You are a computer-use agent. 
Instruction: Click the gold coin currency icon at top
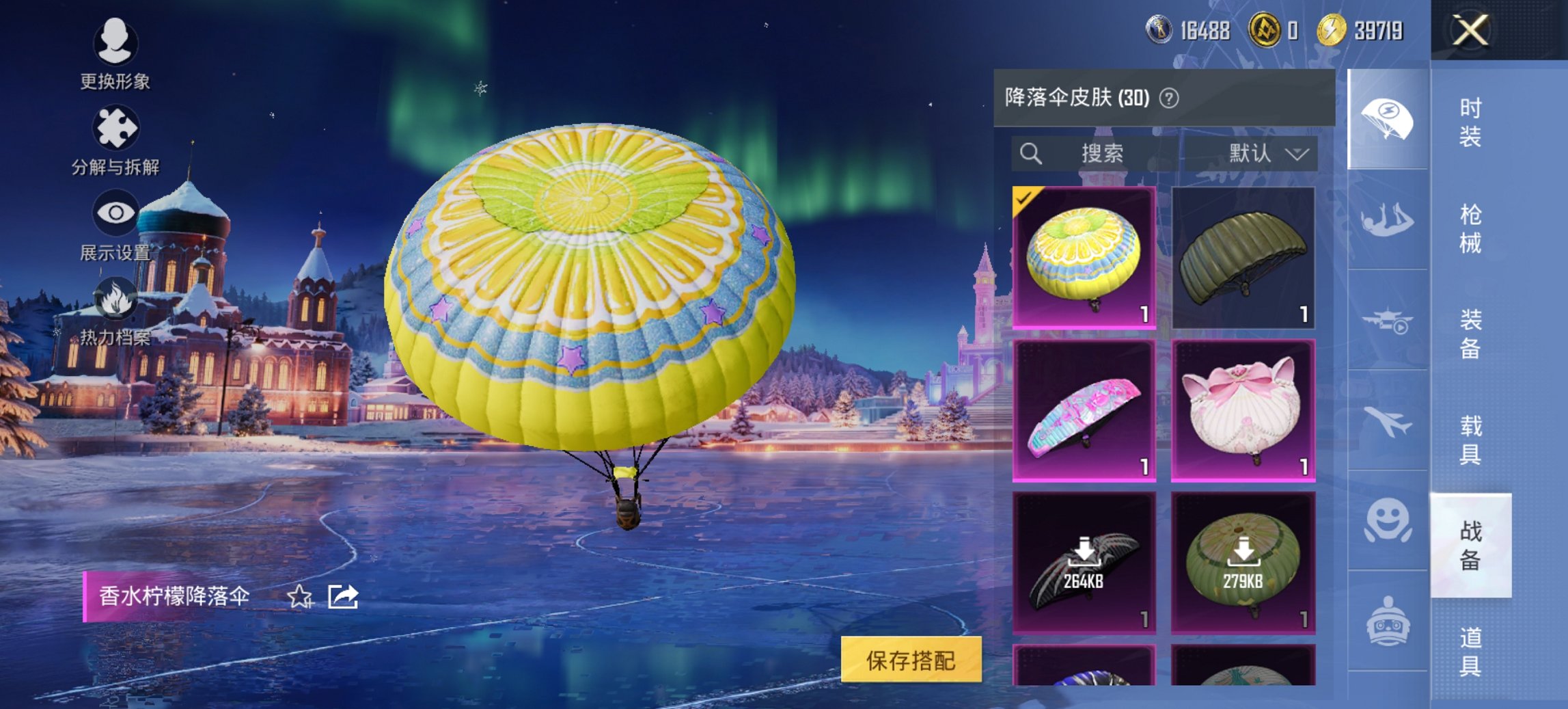[x=1331, y=30]
